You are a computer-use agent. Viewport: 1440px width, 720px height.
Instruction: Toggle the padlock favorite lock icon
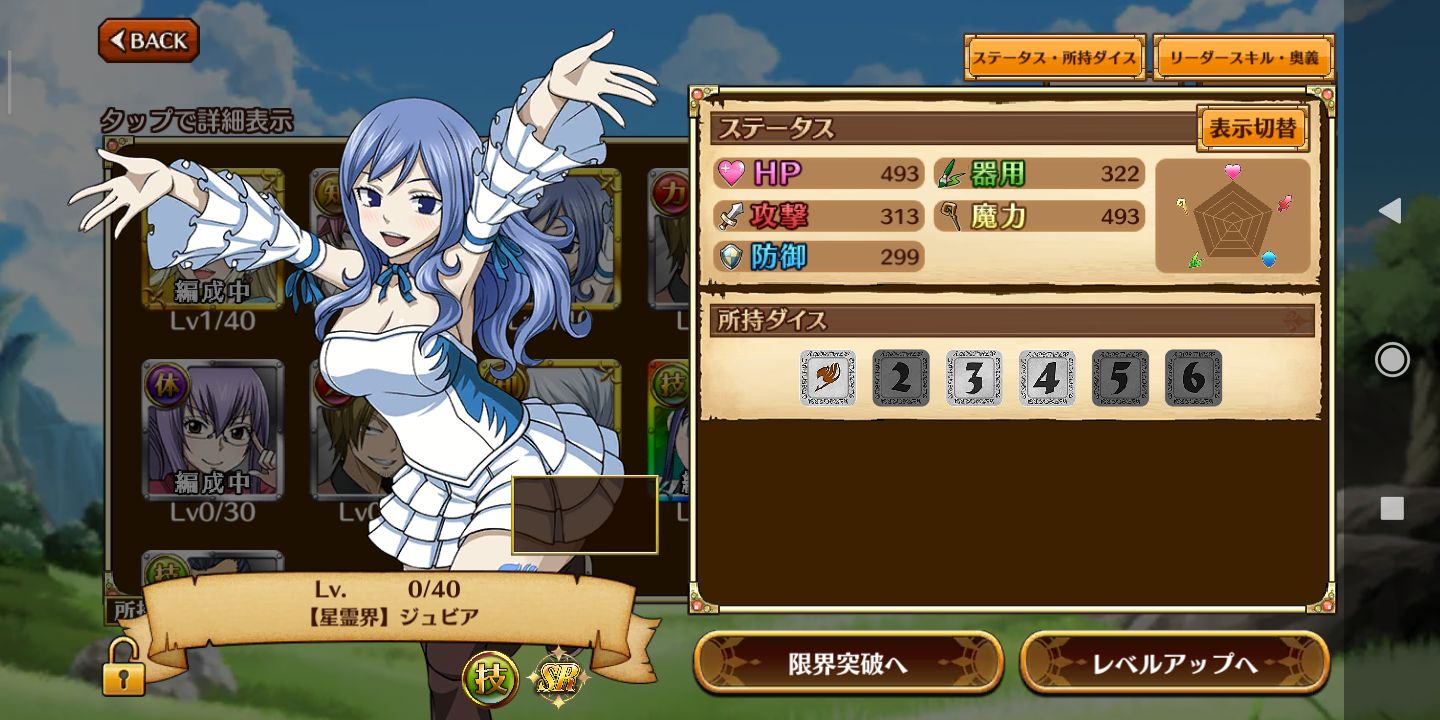[123, 669]
